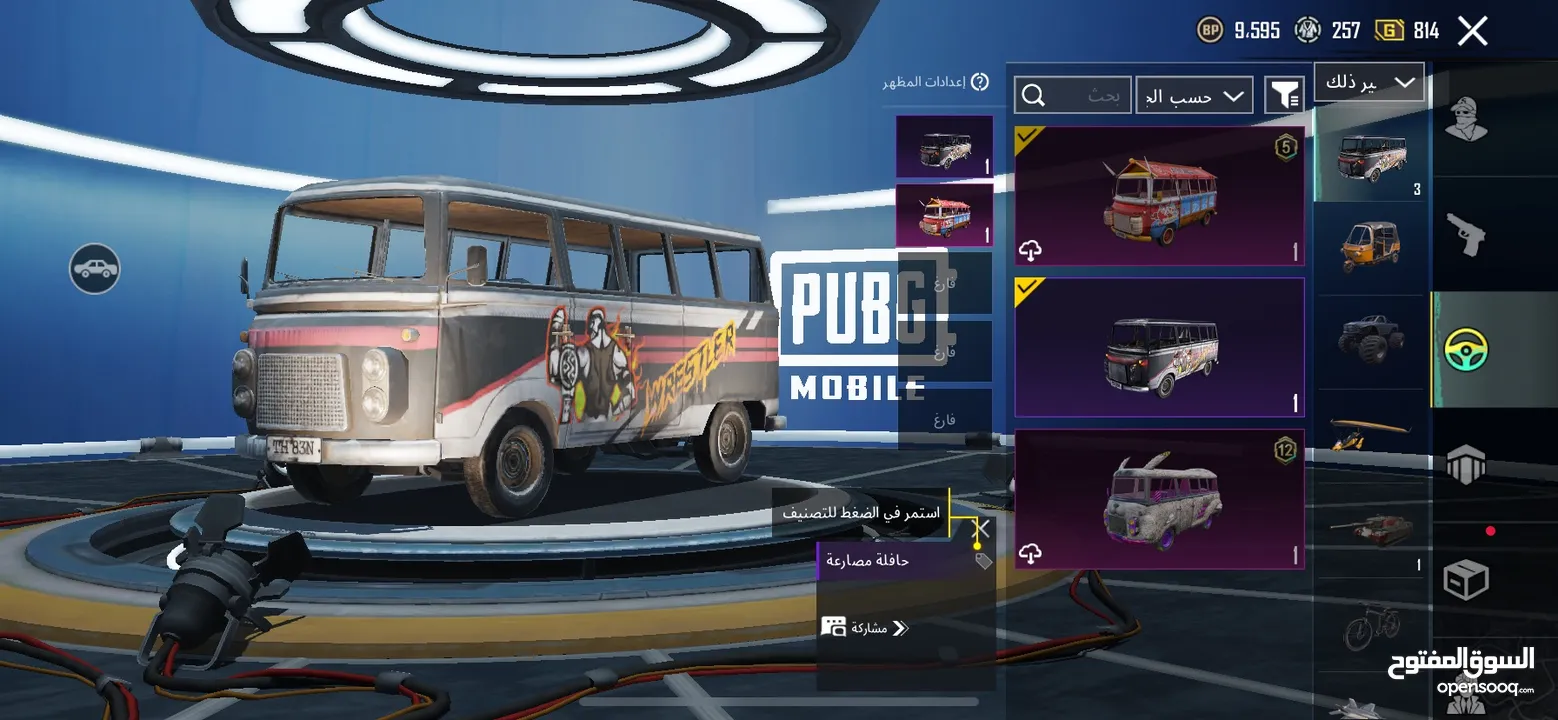Select the steering wheel vehicles tab
1558x720 pixels.
tap(1466, 349)
